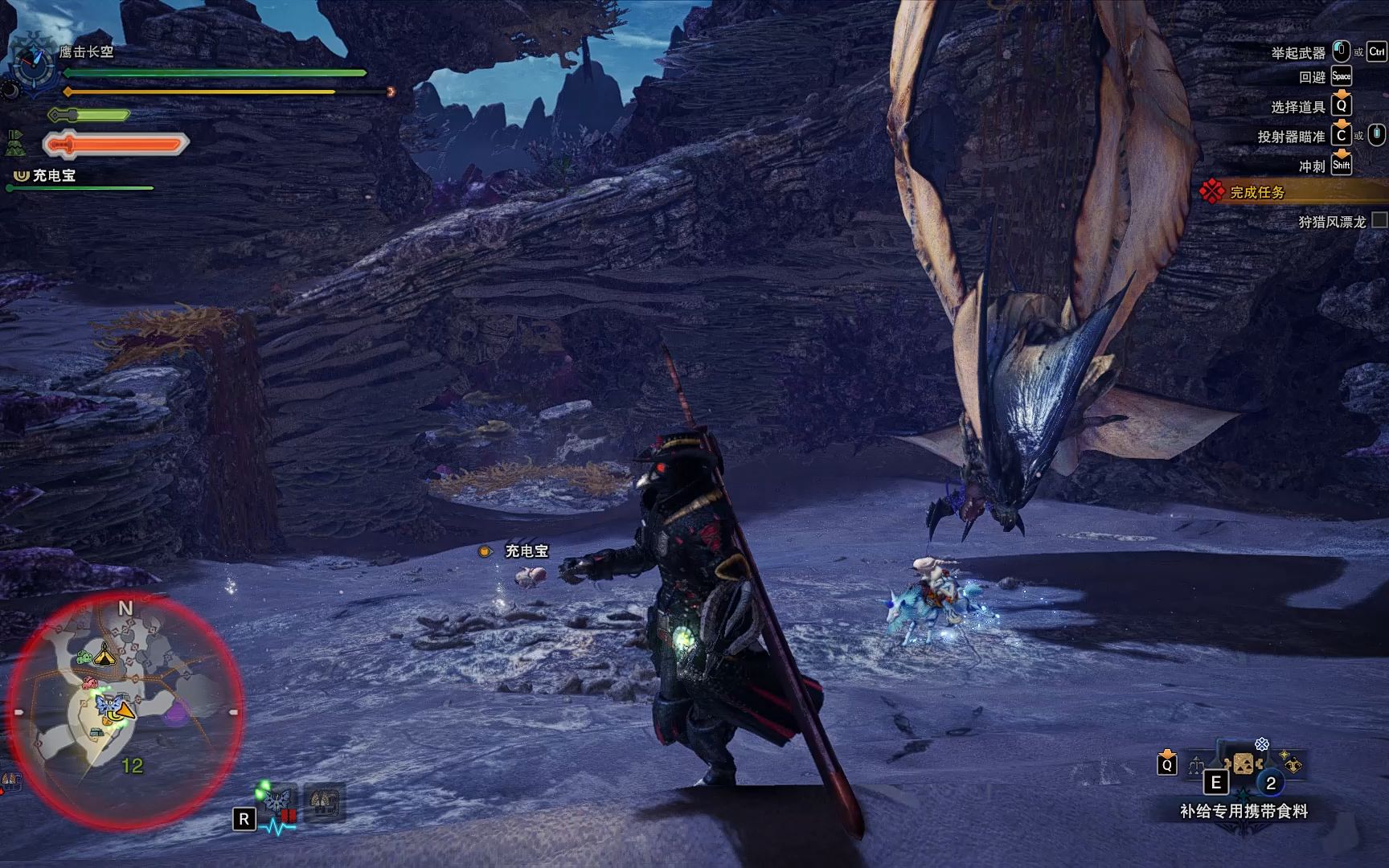Activate the blue butterfly mantle slot
This screenshot has width=1389, height=868.
point(279,800)
